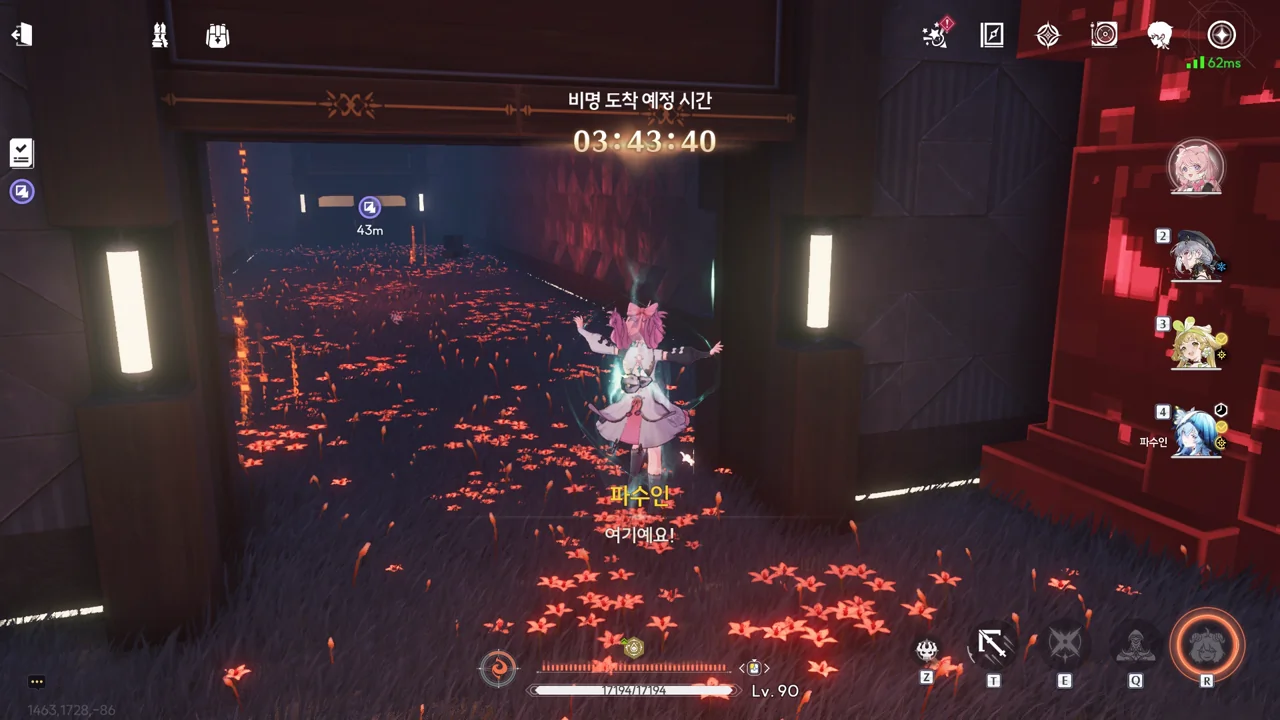1280x720 pixels.
Task: Switch to party member 2 with gray hat
Action: point(1196,257)
